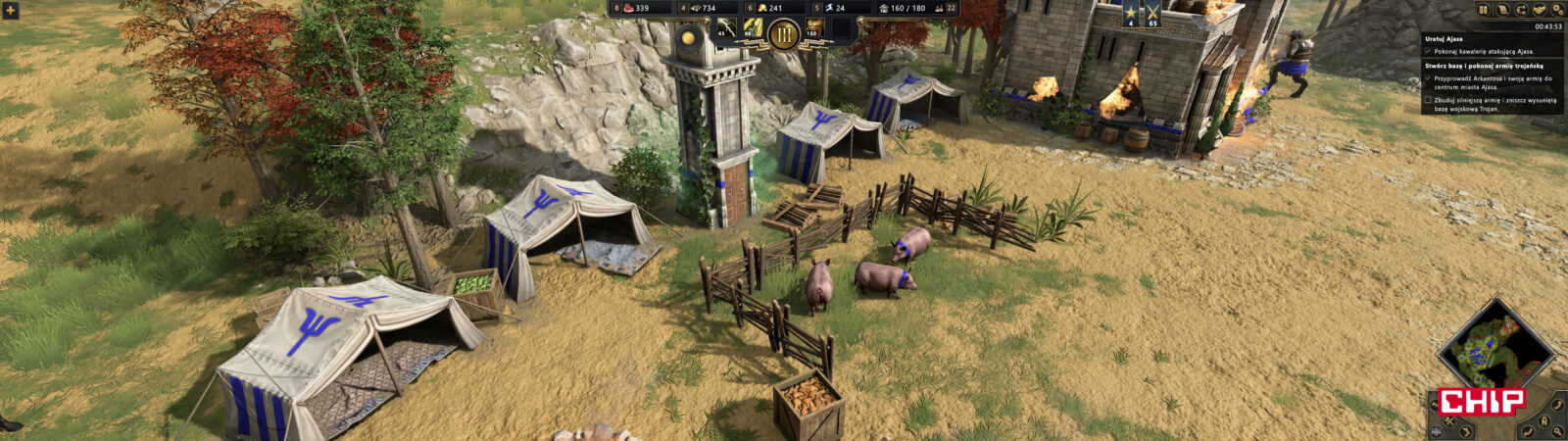Click the CHIP watermark logo
This screenshot has width=1568, height=441.
1482,400
